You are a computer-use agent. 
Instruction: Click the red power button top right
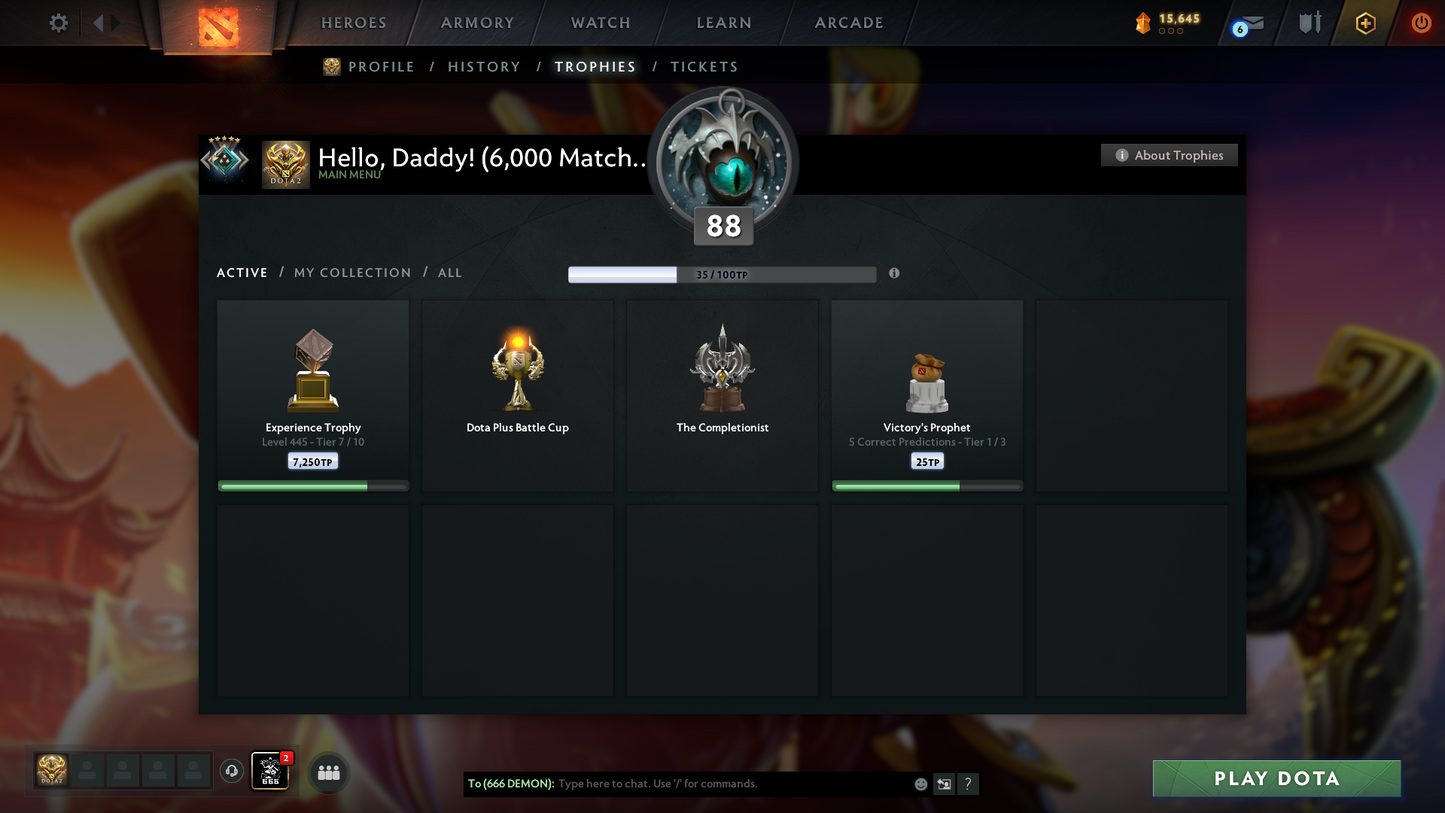[x=1421, y=23]
